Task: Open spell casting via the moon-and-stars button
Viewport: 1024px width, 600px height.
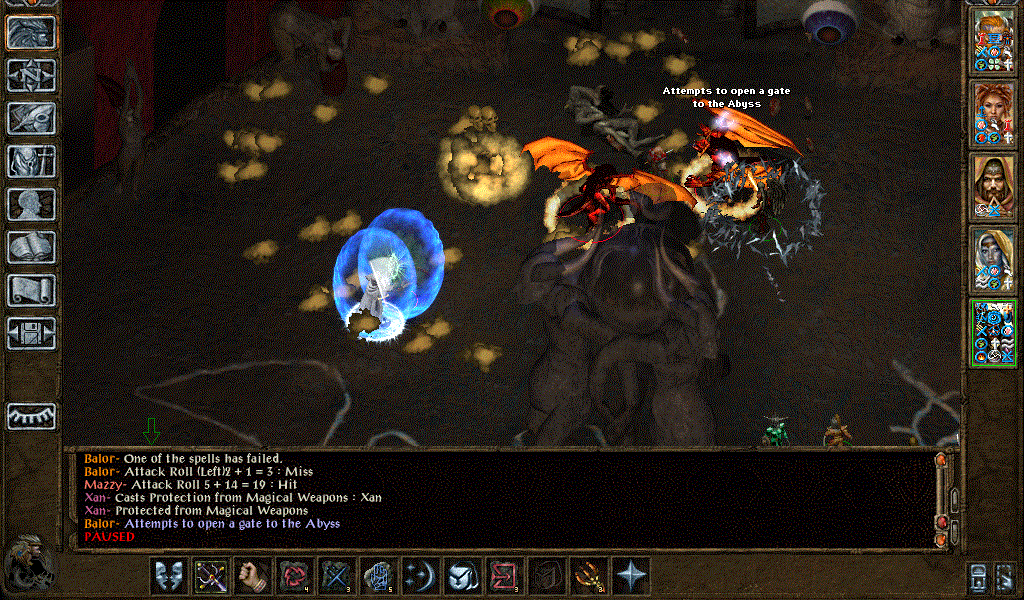Action: coord(421,576)
